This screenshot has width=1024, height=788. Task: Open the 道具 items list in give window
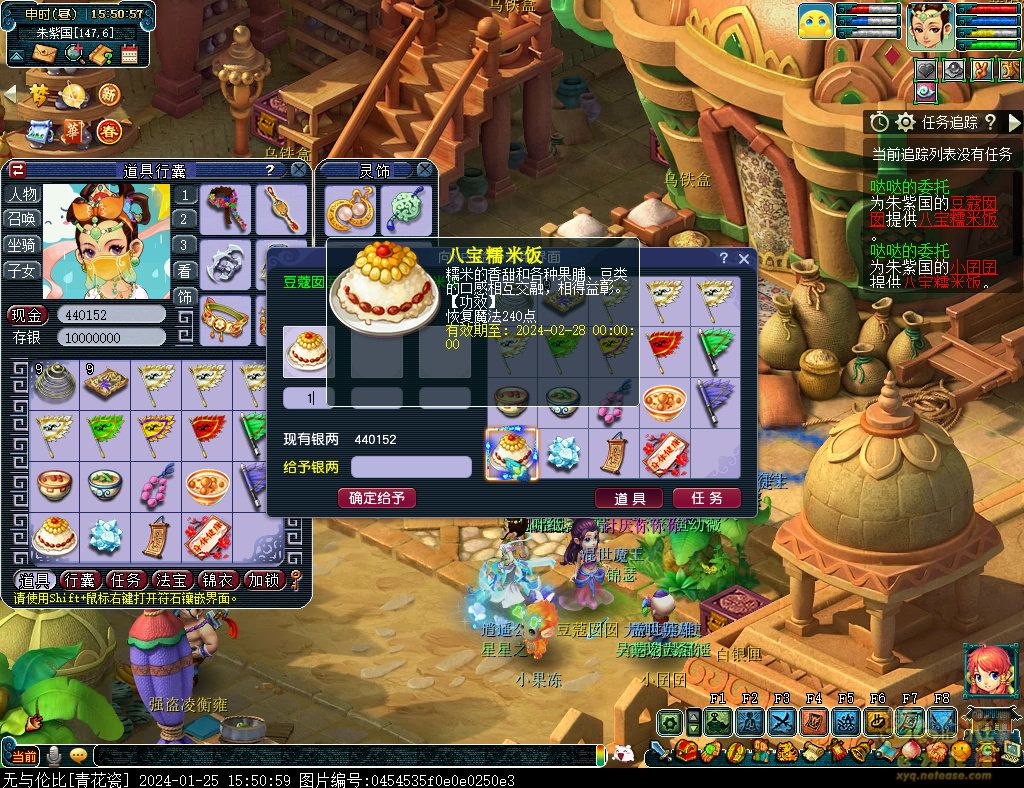[629, 498]
